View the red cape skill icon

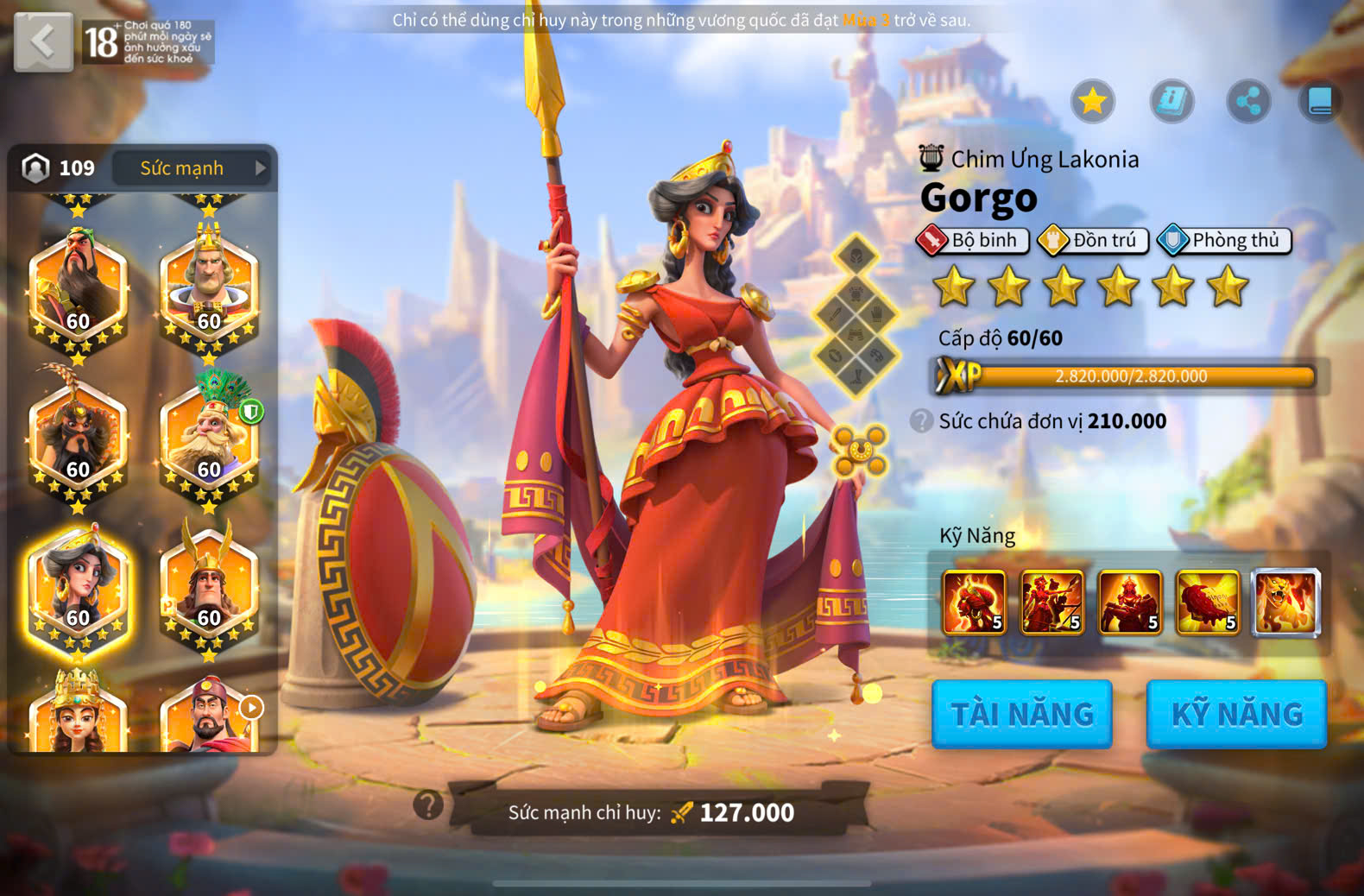click(x=1208, y=603)
